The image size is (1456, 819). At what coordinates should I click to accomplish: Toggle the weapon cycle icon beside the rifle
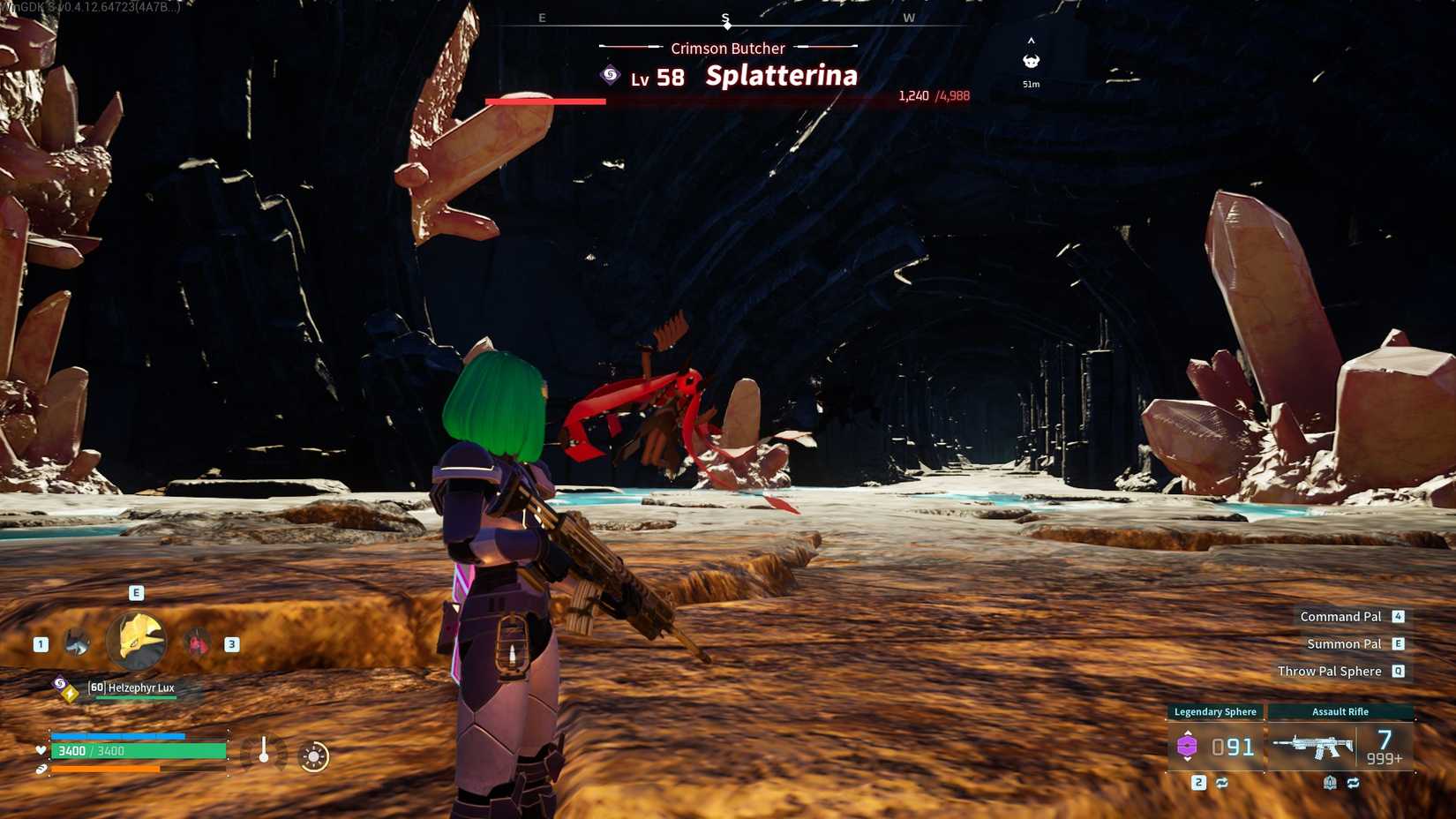(x=1353, y=783)
